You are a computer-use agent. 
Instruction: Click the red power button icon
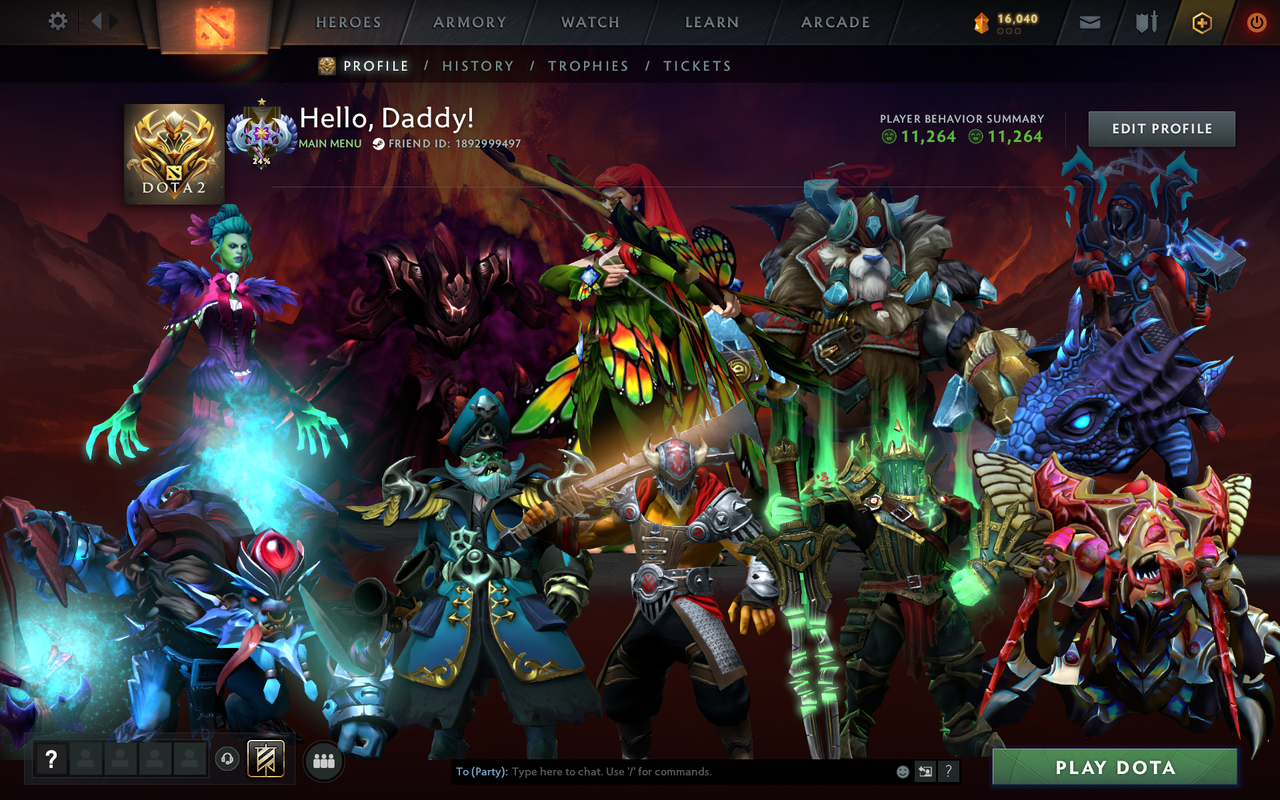(x=1255, y=21)
